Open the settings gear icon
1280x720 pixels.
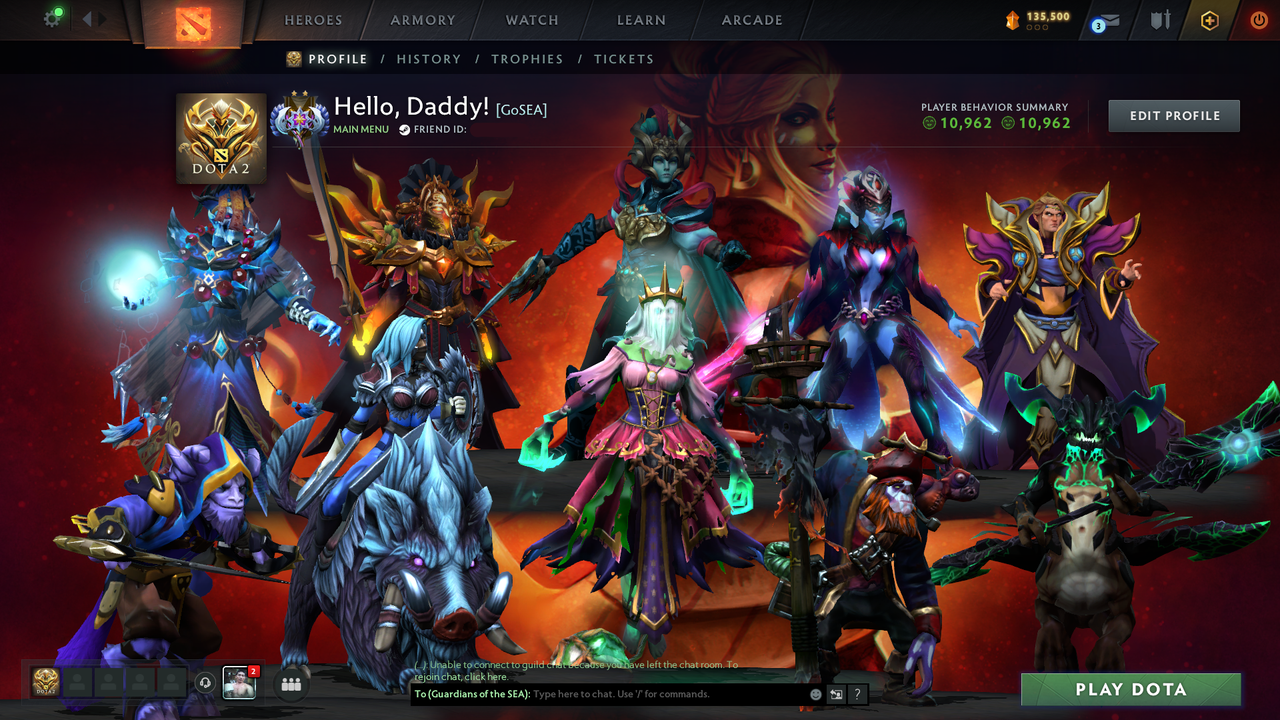pyautogui.click(x=53, y=18)
